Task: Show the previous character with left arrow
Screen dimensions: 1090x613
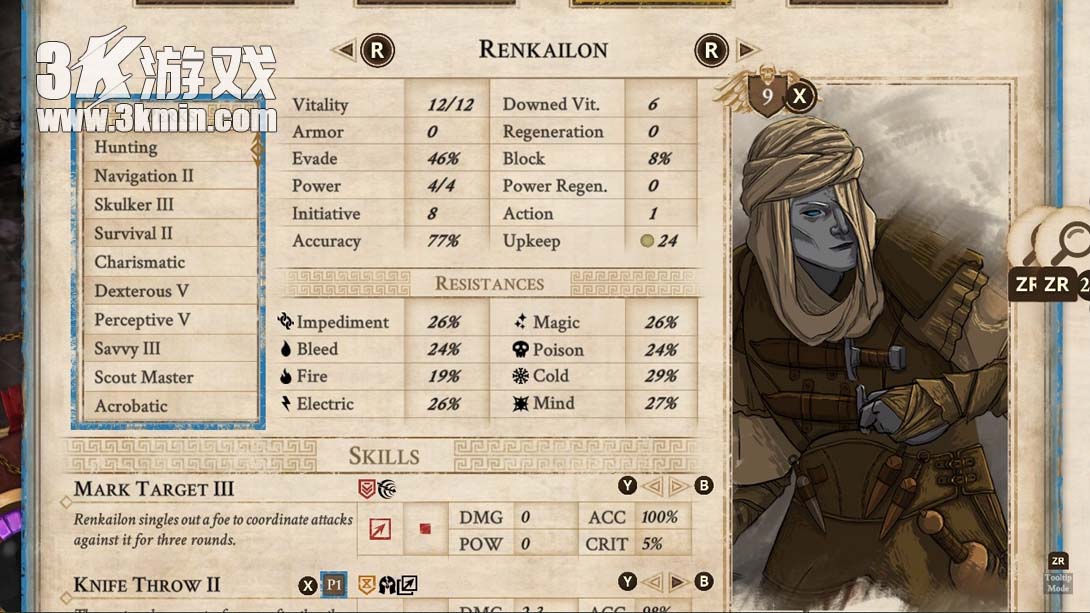Action: coord(344,50)
